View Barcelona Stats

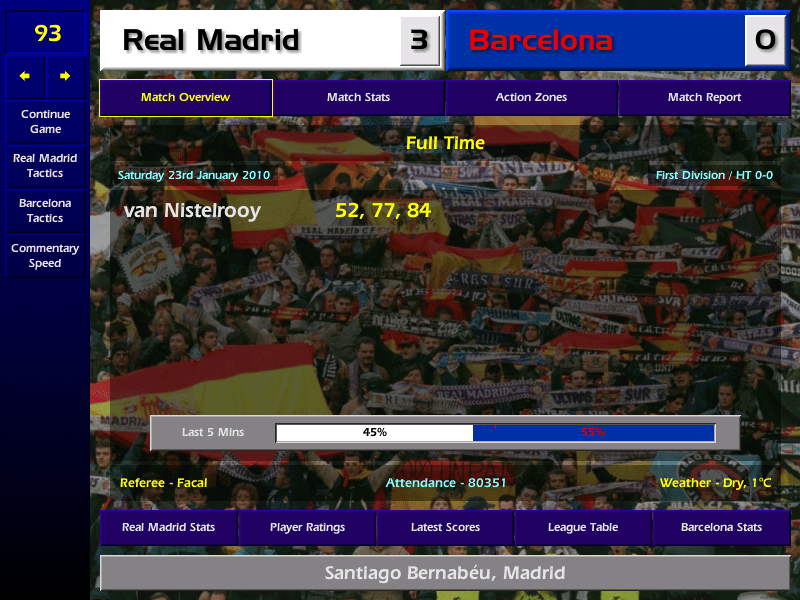721,527
